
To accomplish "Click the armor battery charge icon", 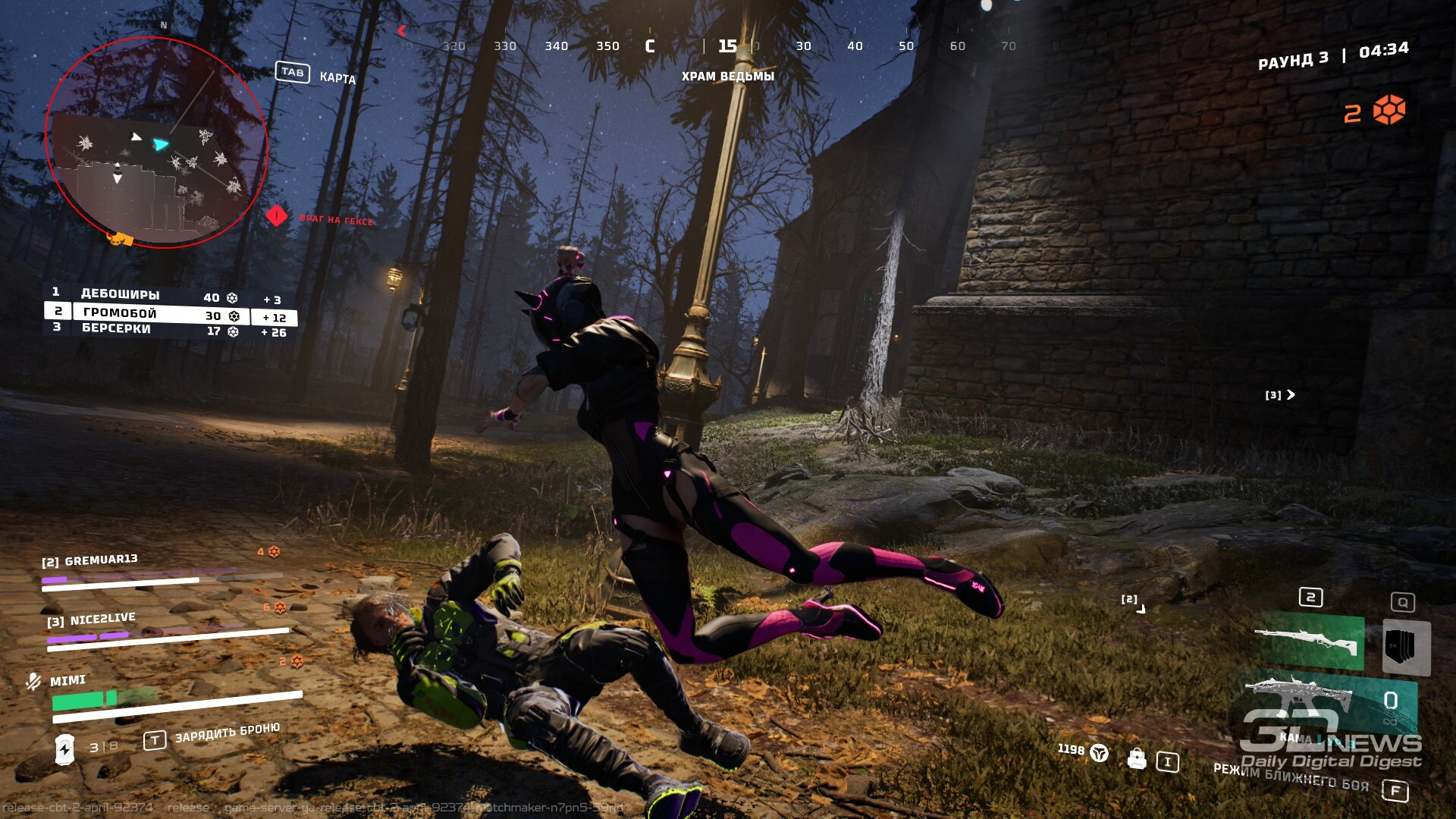I will coord(65,748).
